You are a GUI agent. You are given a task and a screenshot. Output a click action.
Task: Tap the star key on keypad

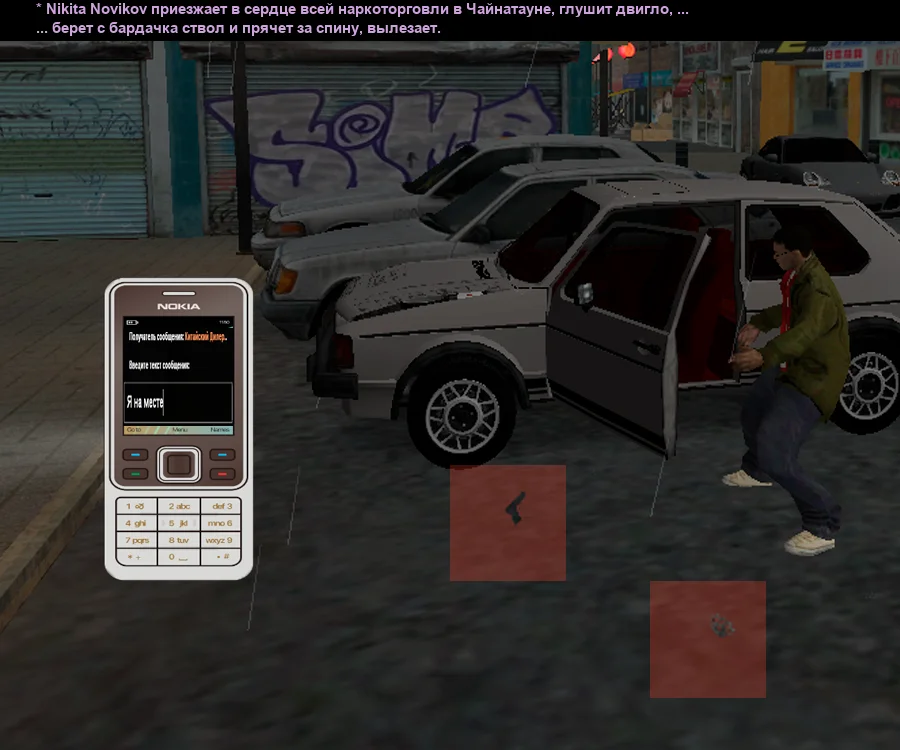point(136,557)
